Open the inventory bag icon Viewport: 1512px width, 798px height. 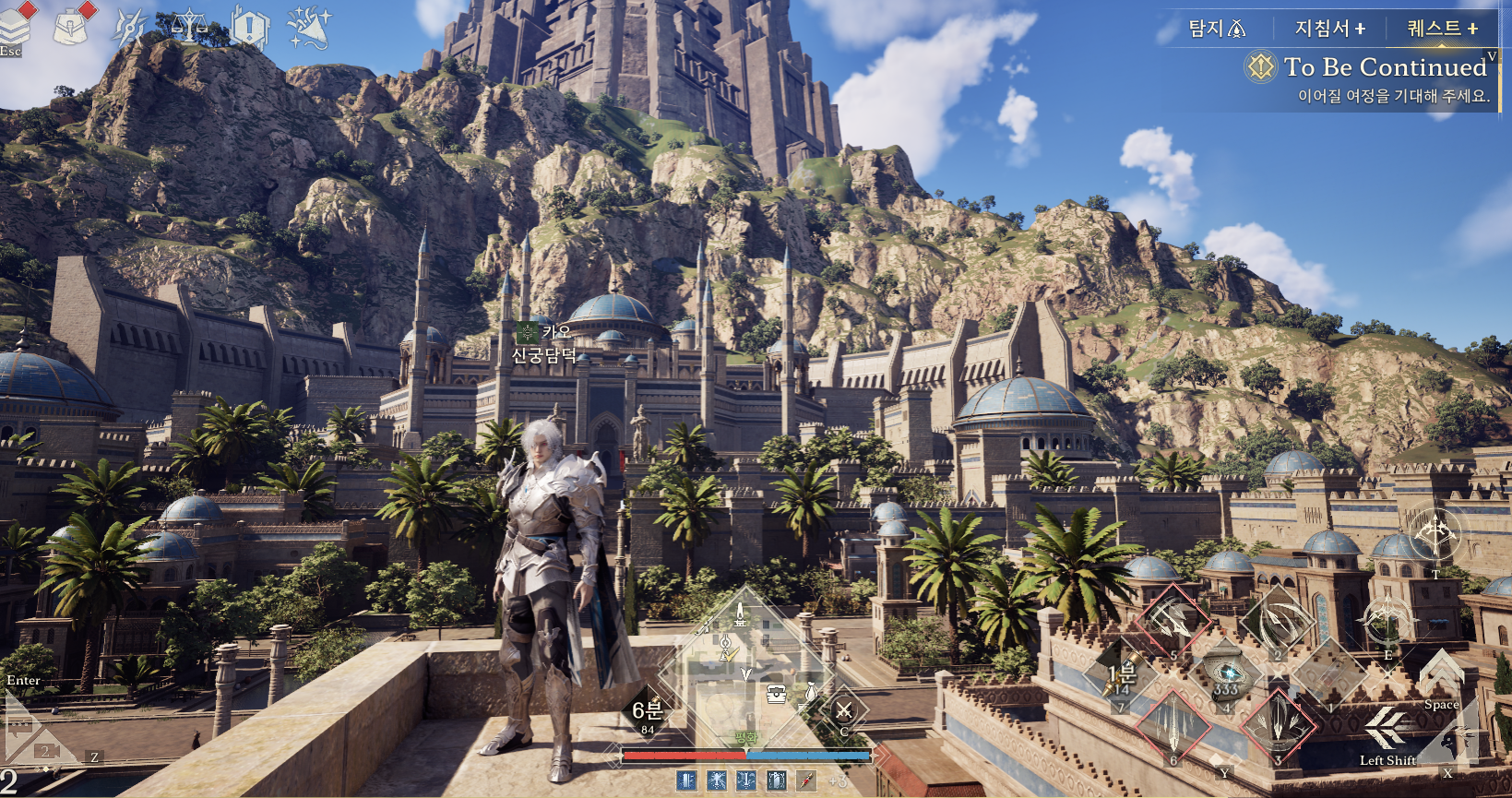coord(71,27)
